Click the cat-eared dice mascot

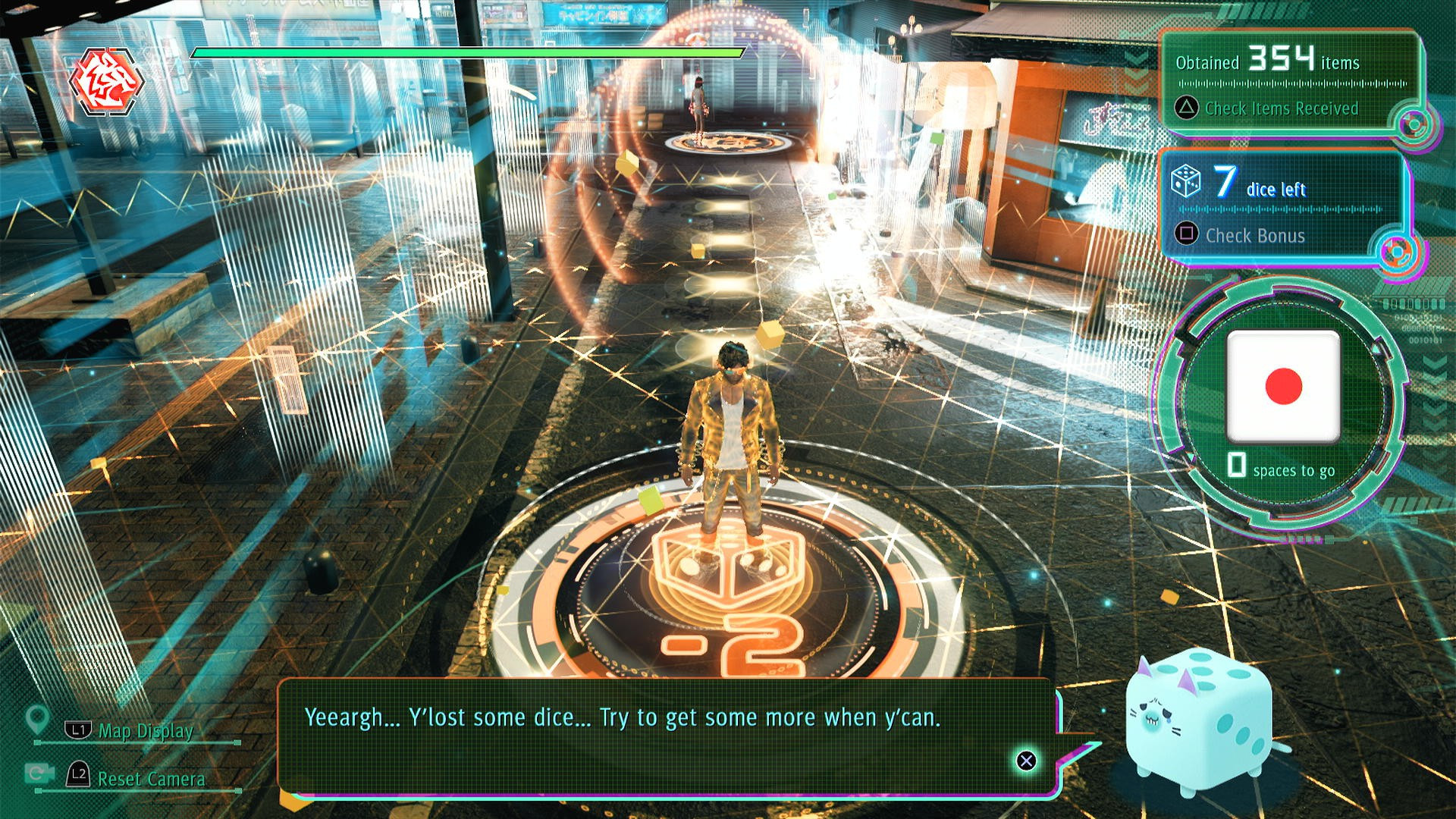pyautogui.click(x=1197, y=721)
